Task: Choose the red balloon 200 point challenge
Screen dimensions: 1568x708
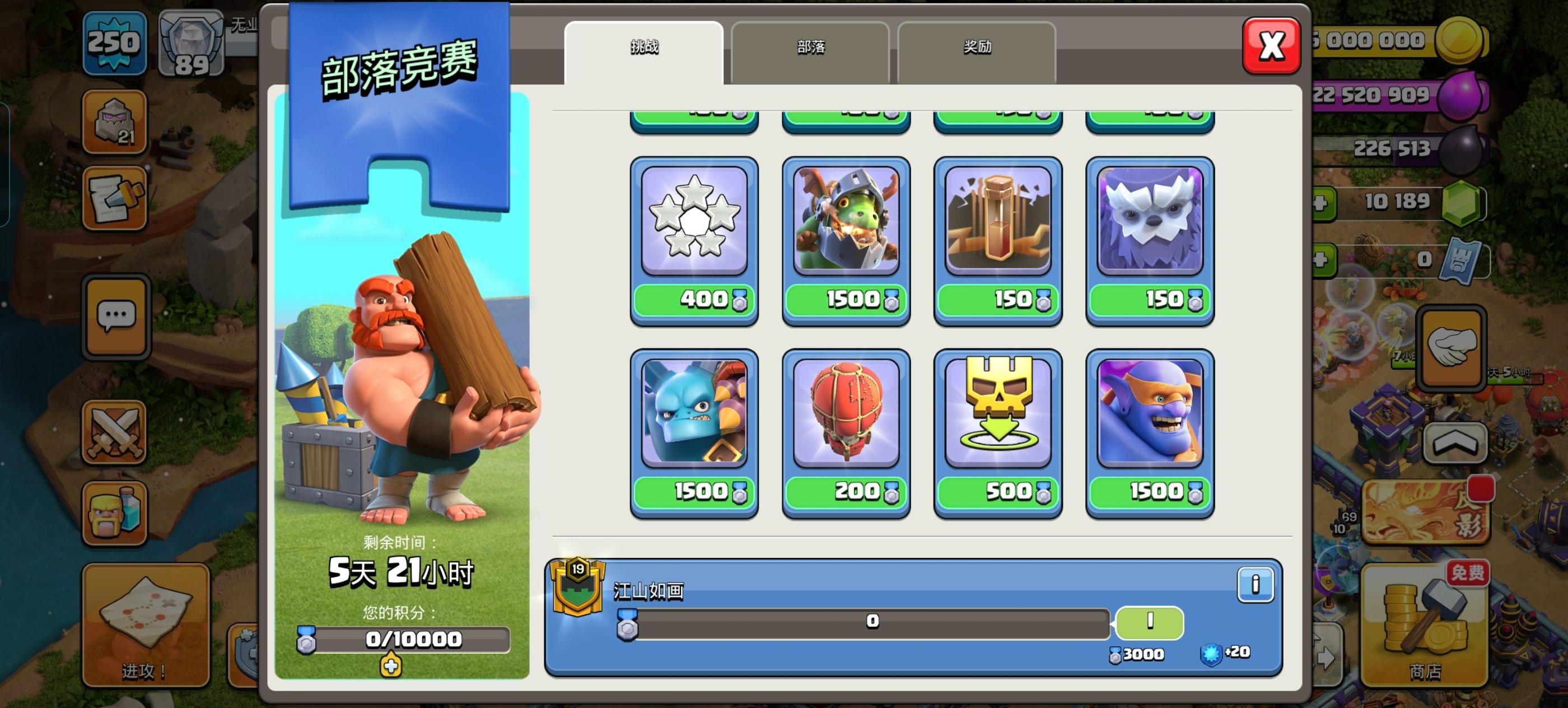Action: (x=846, y=433)
